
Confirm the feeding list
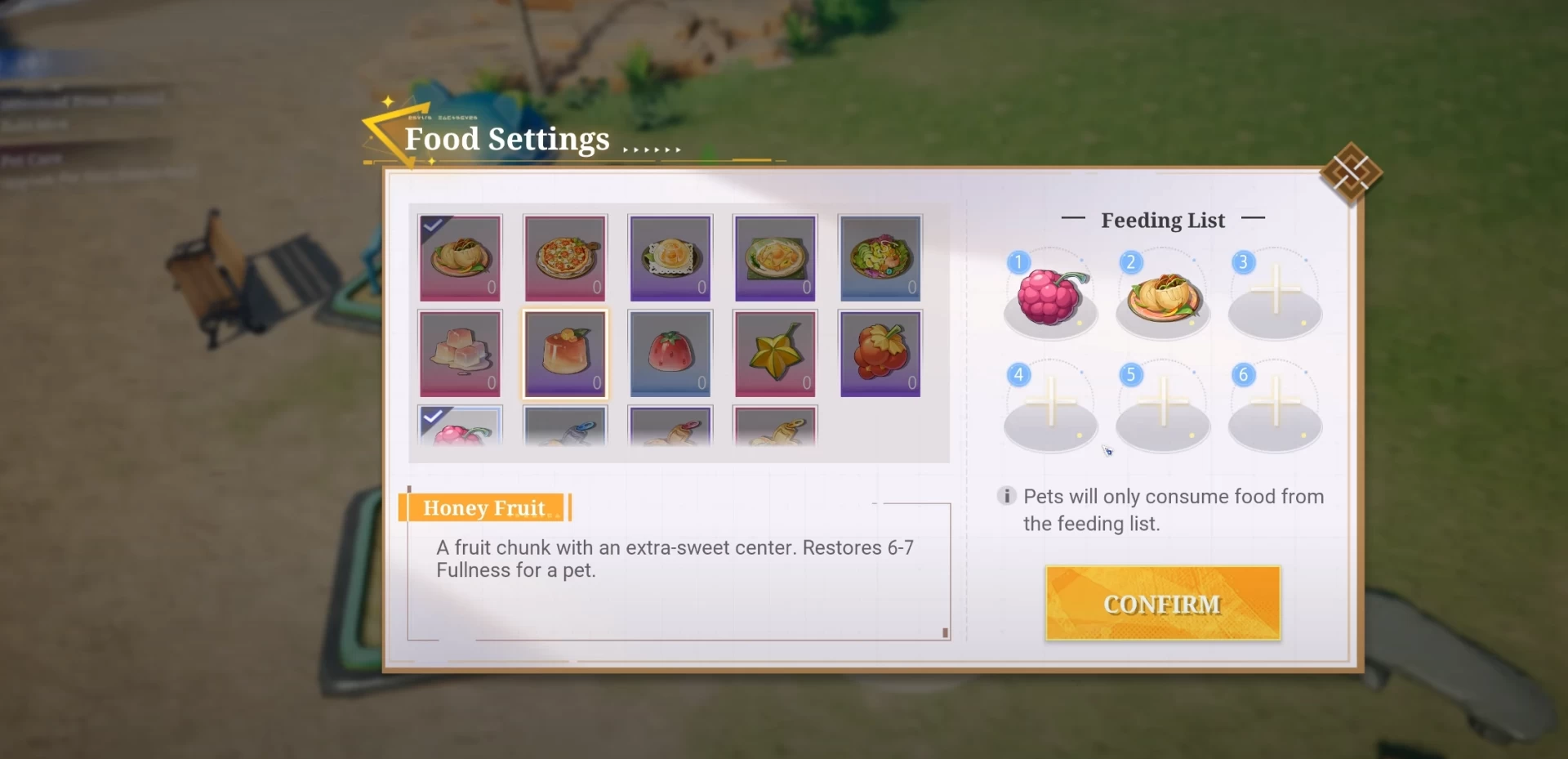(x=1162, y=603)
